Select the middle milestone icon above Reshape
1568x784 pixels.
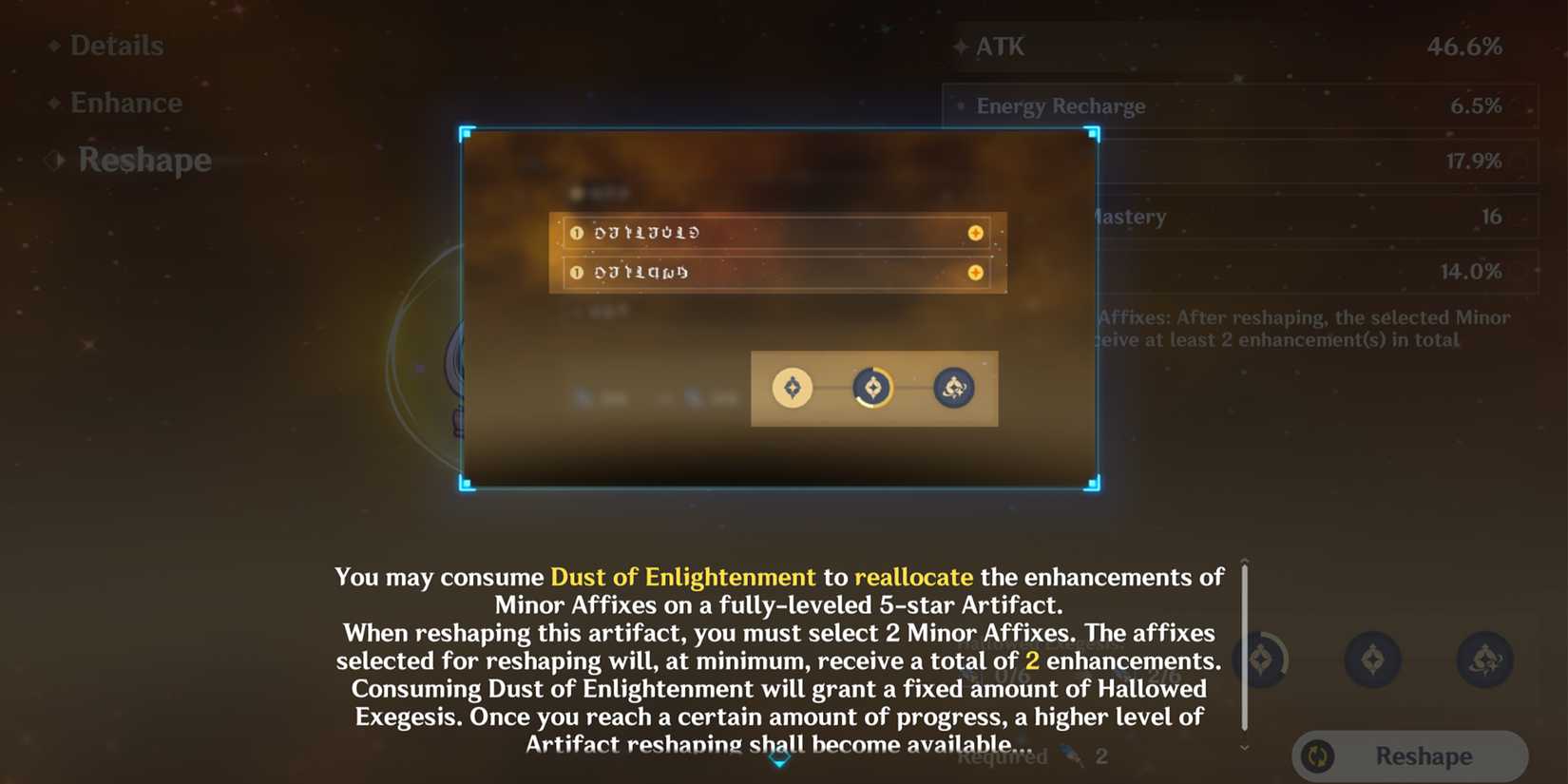point(1372,660)
